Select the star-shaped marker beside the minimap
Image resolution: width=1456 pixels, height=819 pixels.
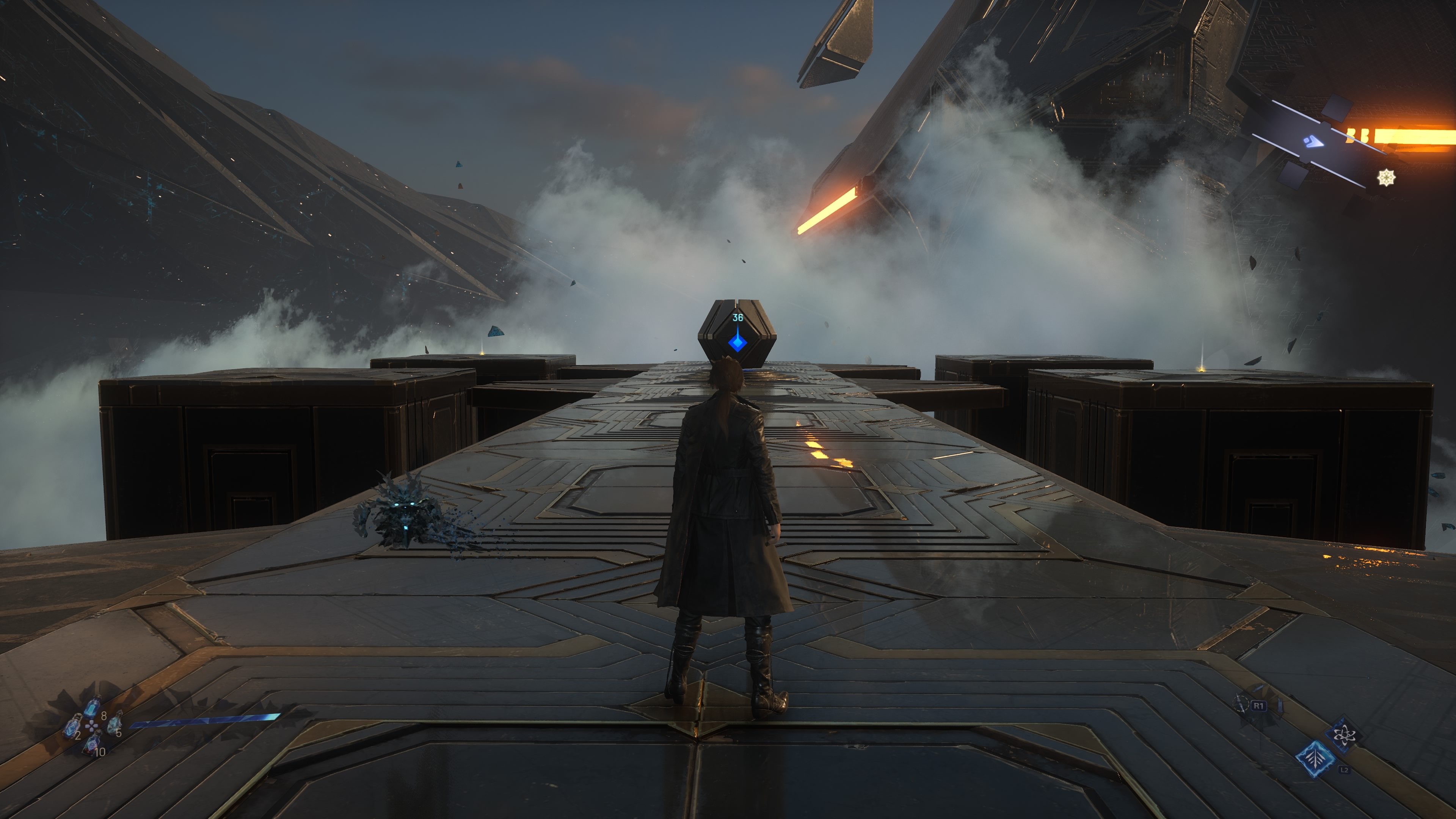click(x=1386, y=177)
